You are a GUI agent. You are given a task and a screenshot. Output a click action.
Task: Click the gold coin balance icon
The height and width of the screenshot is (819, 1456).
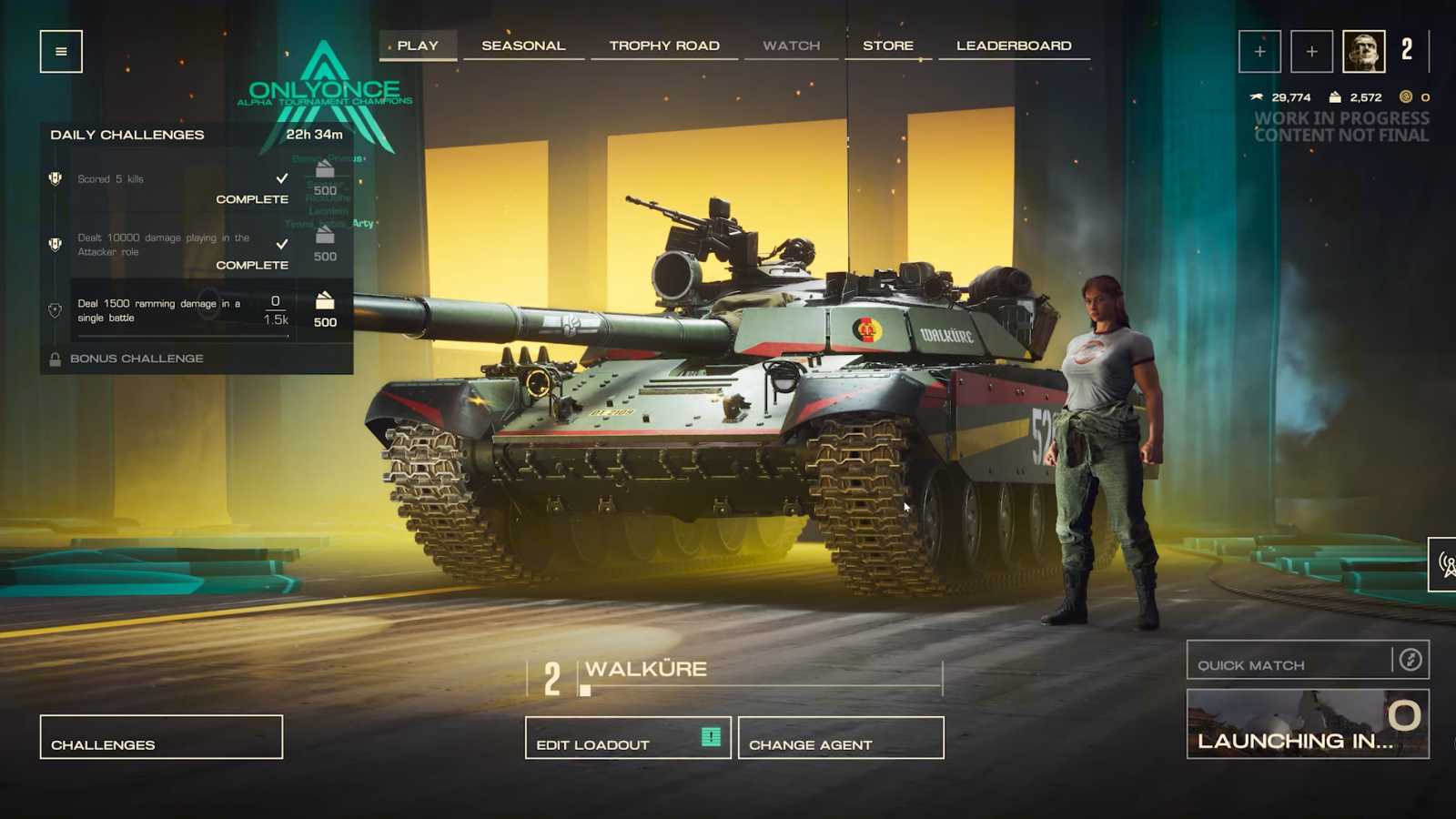pyautogui.click(x=1408, y=96)
